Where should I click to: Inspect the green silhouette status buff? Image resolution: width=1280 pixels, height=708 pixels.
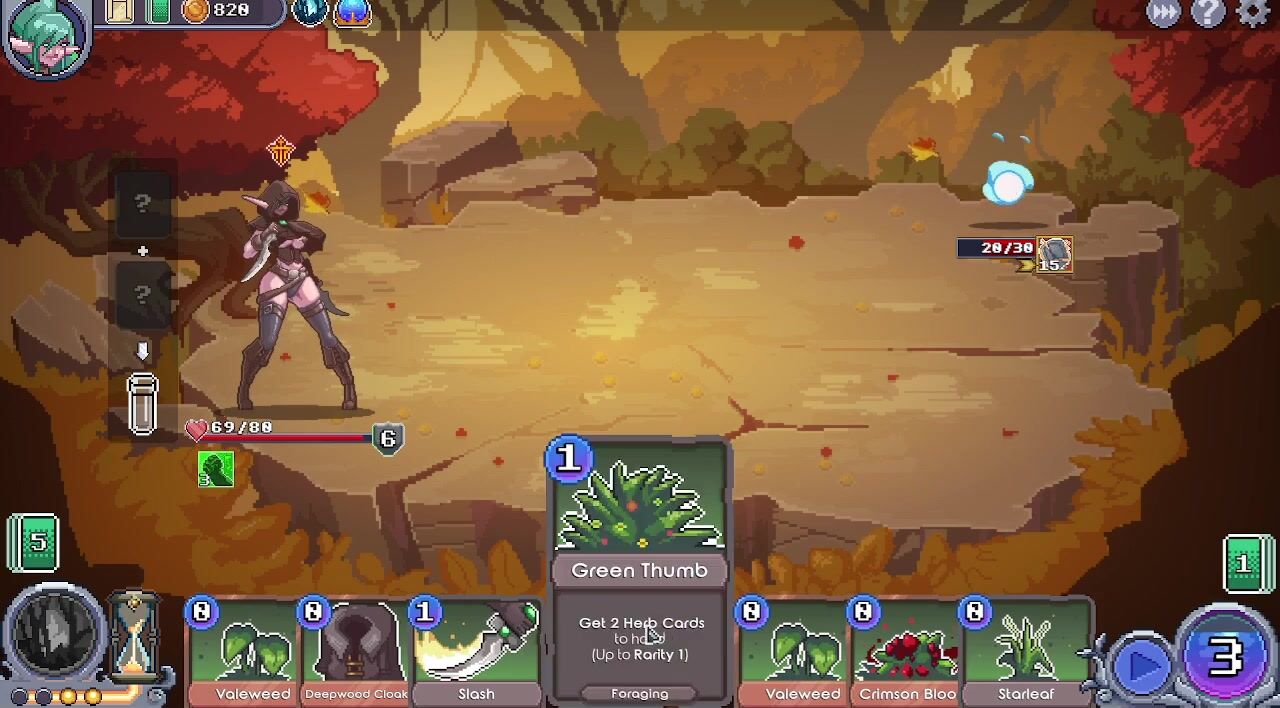(215, 469)
